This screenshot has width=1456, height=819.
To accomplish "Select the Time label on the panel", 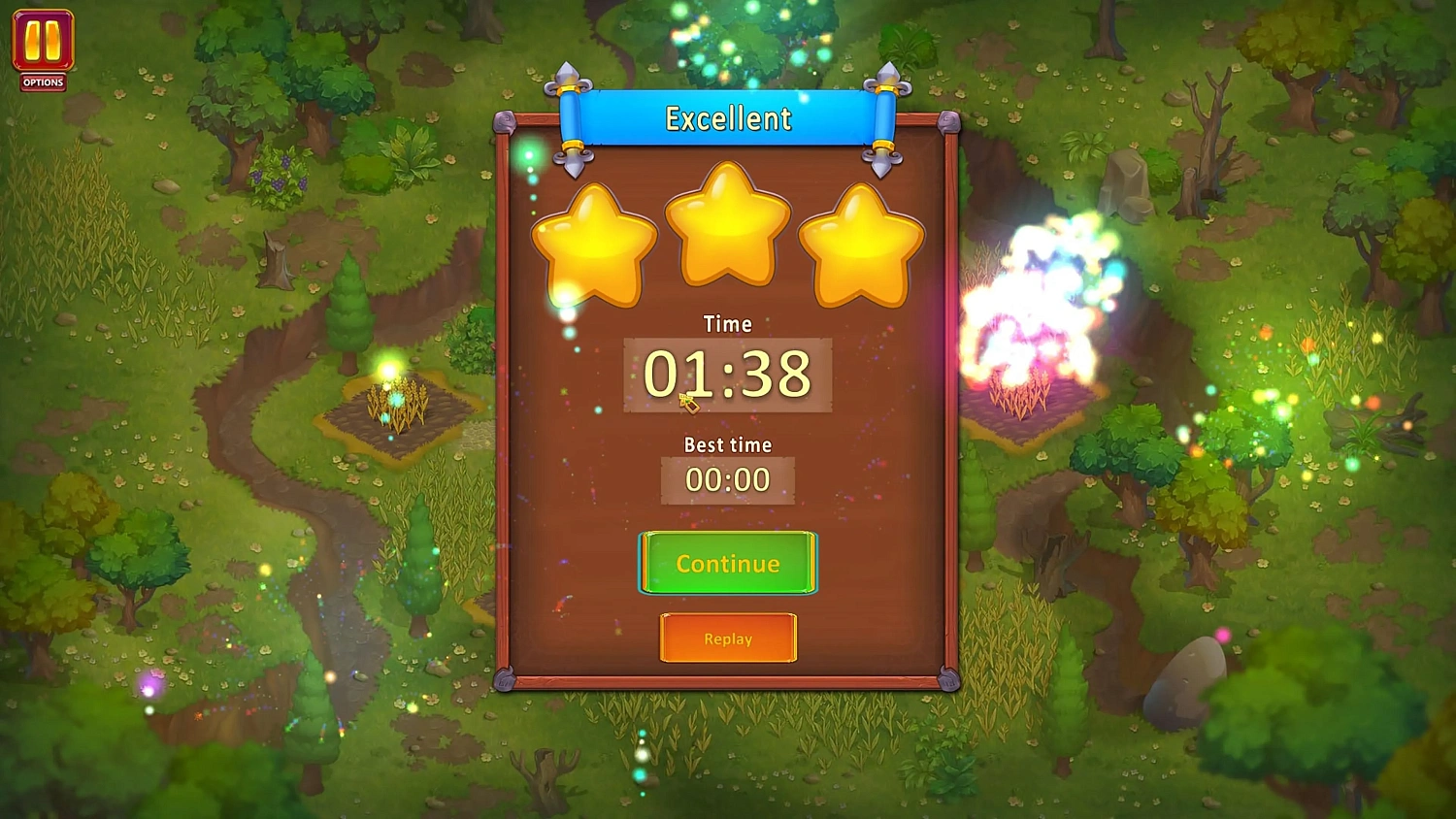I will (727, 324).
